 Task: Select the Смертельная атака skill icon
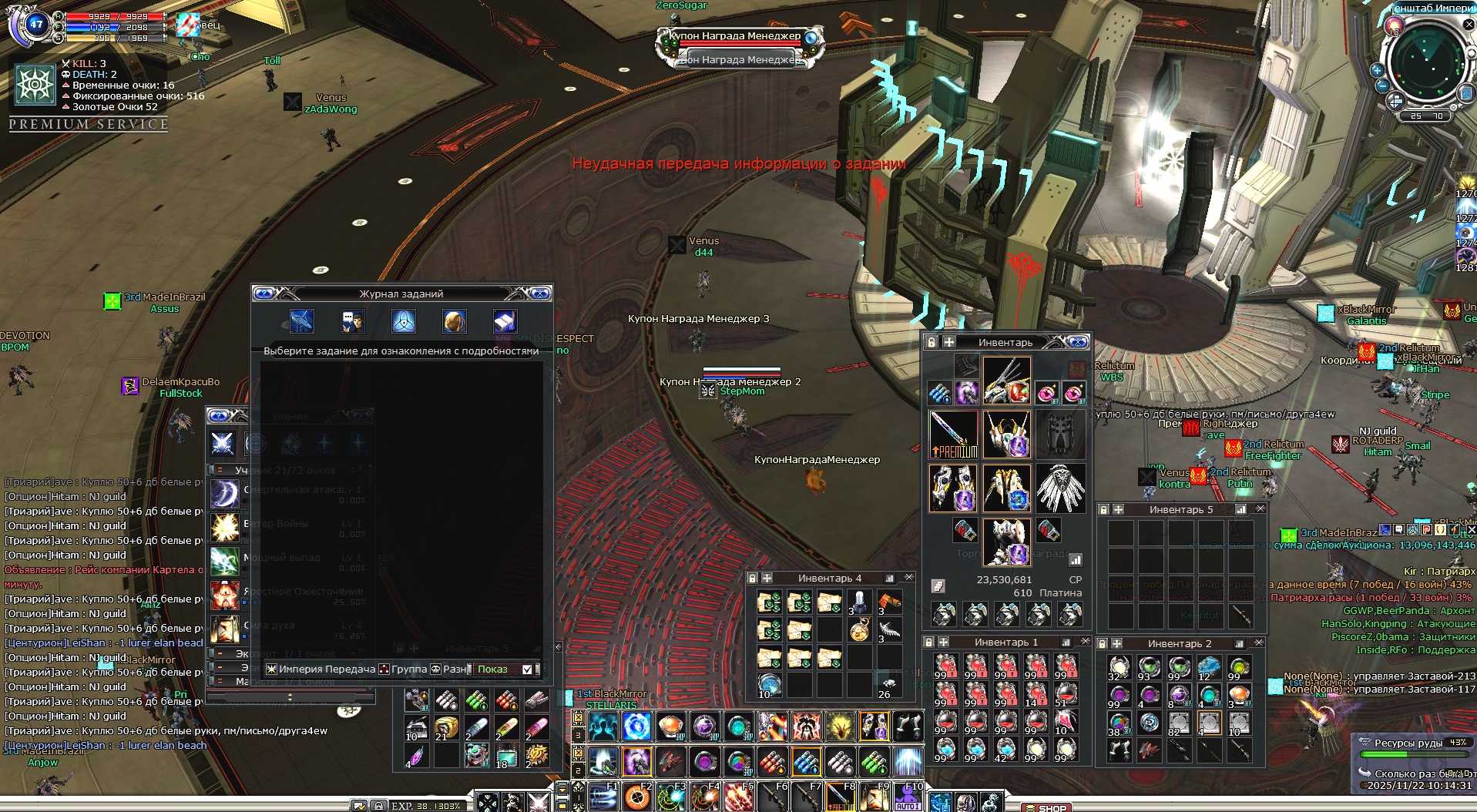(224, 493)
